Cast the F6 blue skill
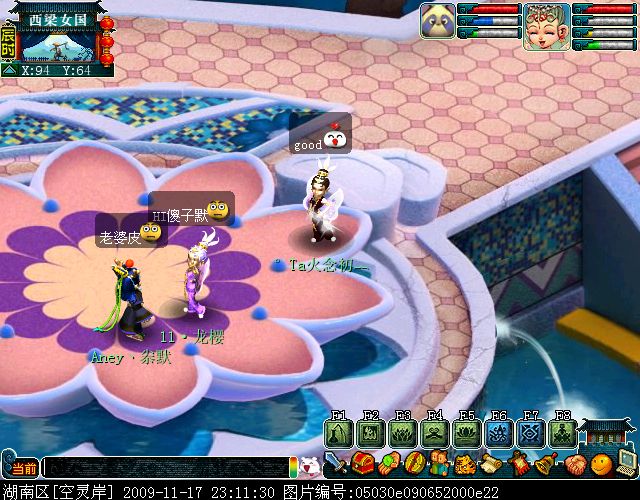Viewport: 640px width, 500px height. coord(499,434)
